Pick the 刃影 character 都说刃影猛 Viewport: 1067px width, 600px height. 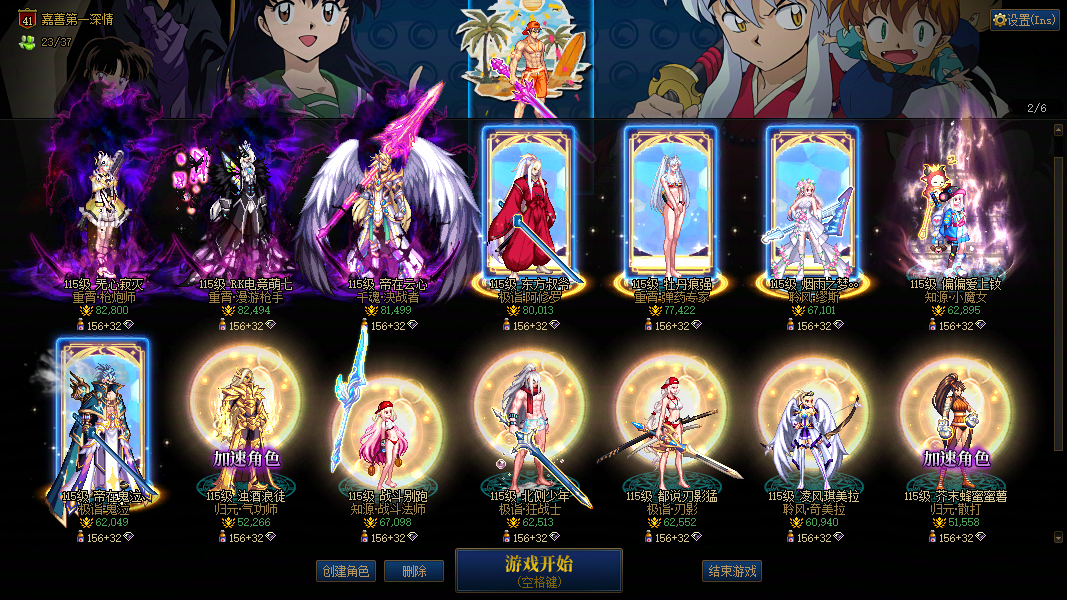tap(670, 425)
